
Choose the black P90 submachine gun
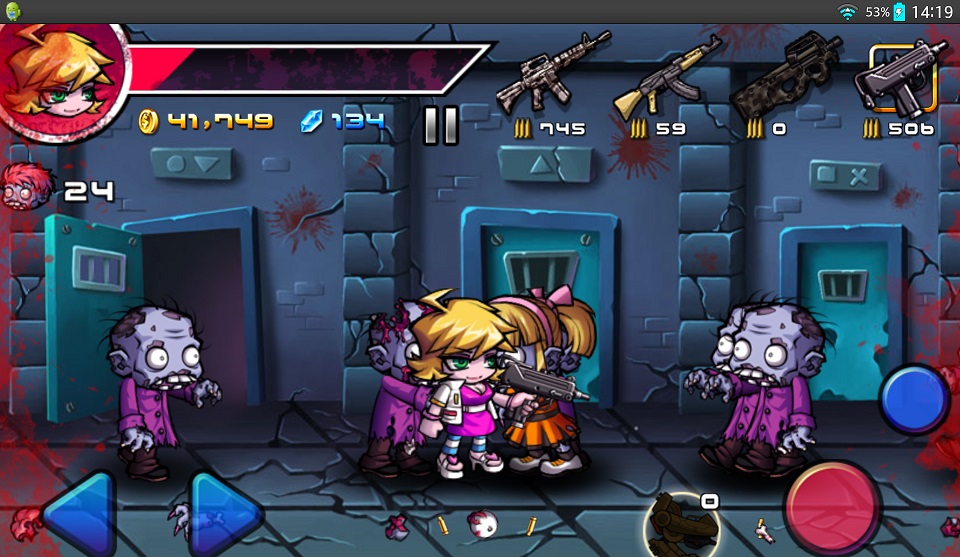(784, 76)
